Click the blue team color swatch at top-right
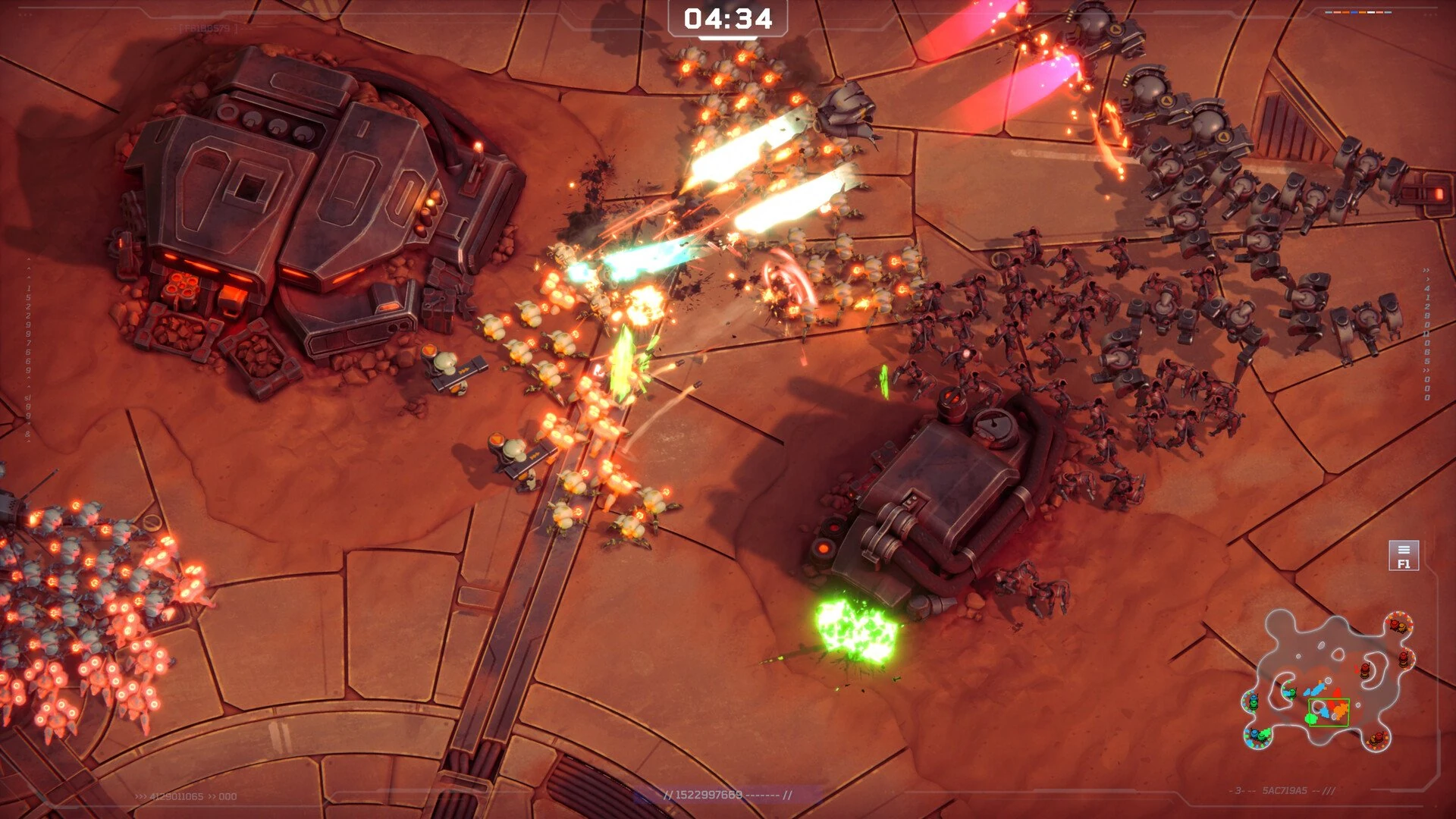Viewport: 1456px width, 819px height. pos(1354,12)
